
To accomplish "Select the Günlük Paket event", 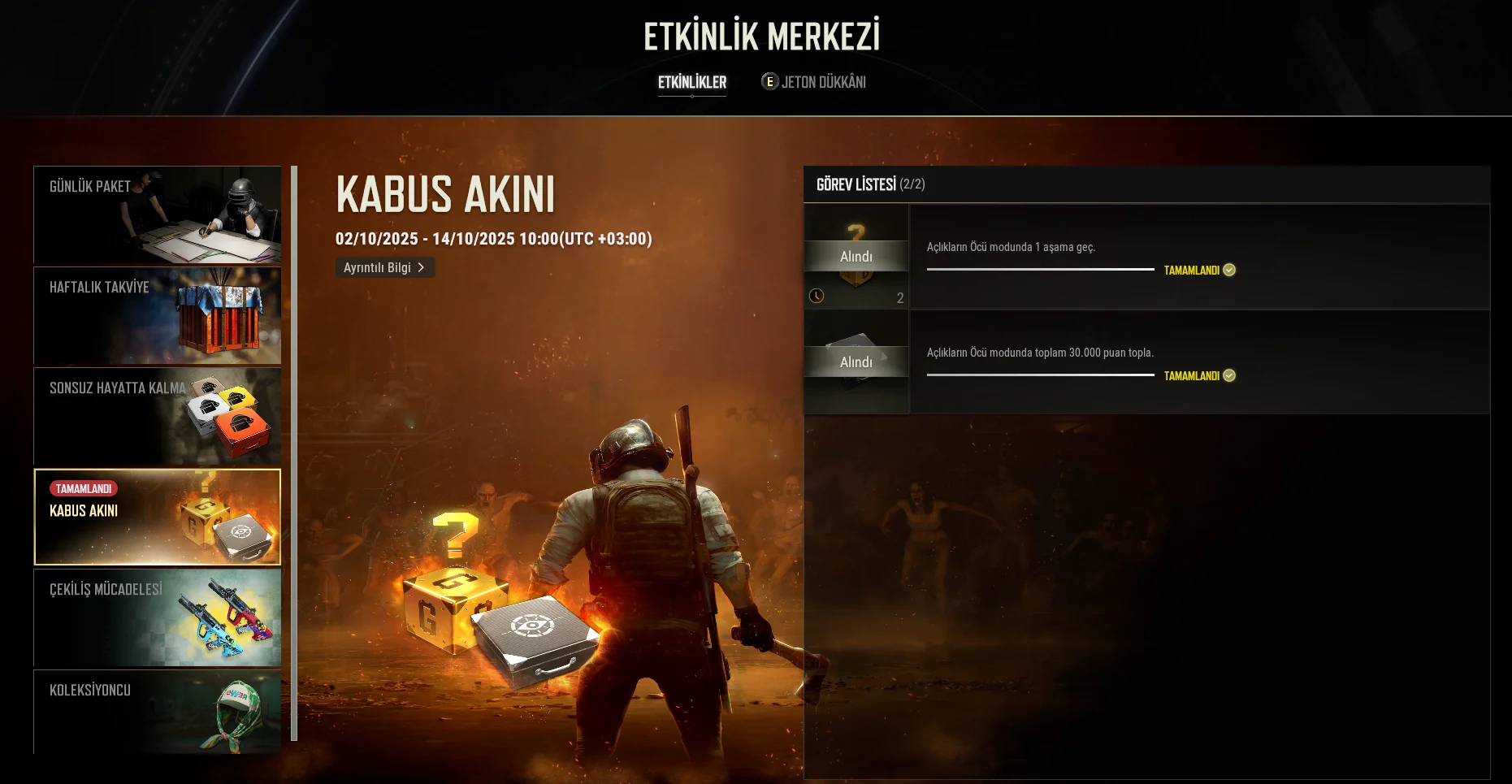I will coord(157,215).
